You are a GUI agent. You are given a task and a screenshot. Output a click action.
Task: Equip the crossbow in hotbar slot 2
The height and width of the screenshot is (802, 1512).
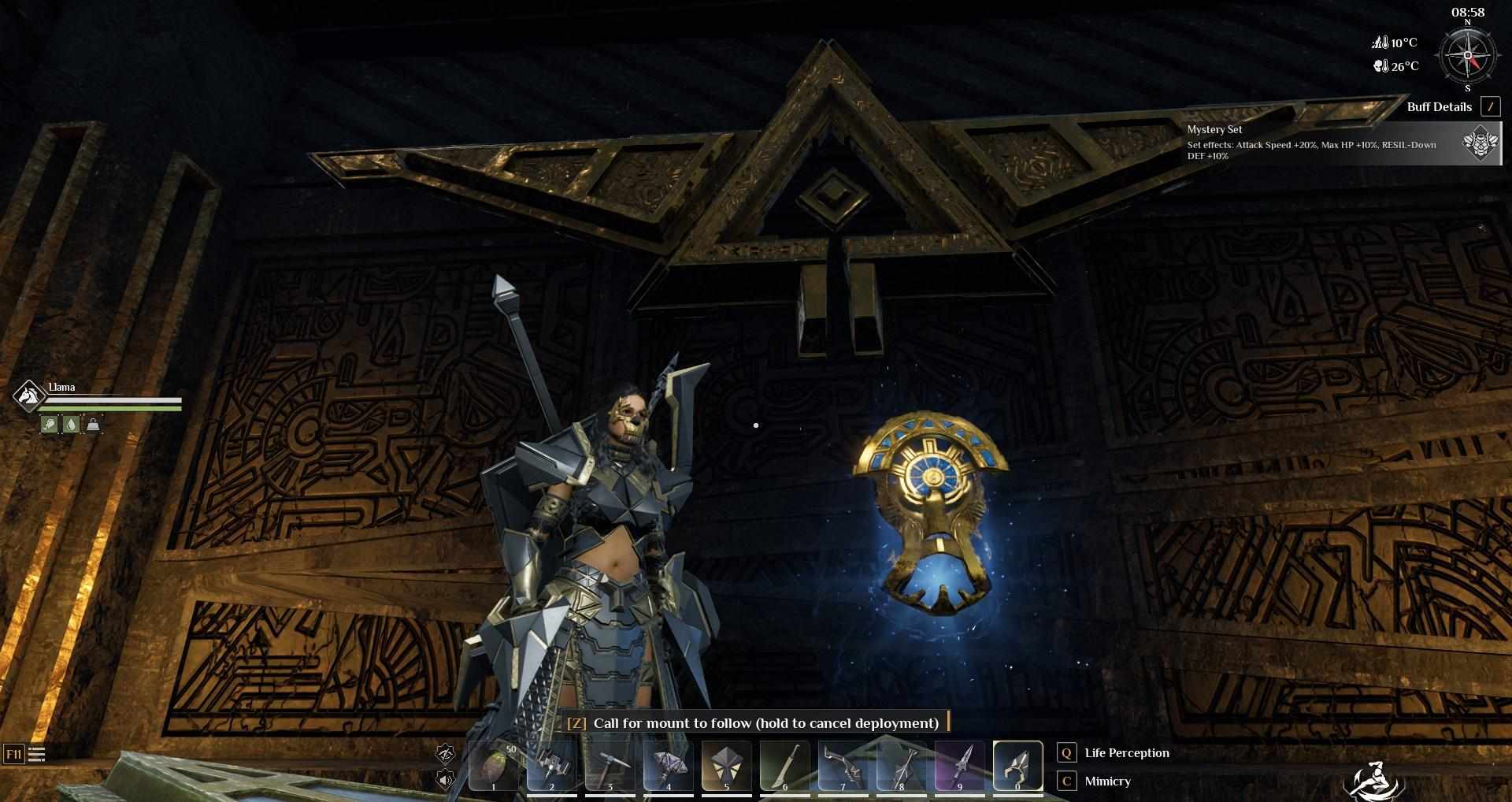[552, 765]
